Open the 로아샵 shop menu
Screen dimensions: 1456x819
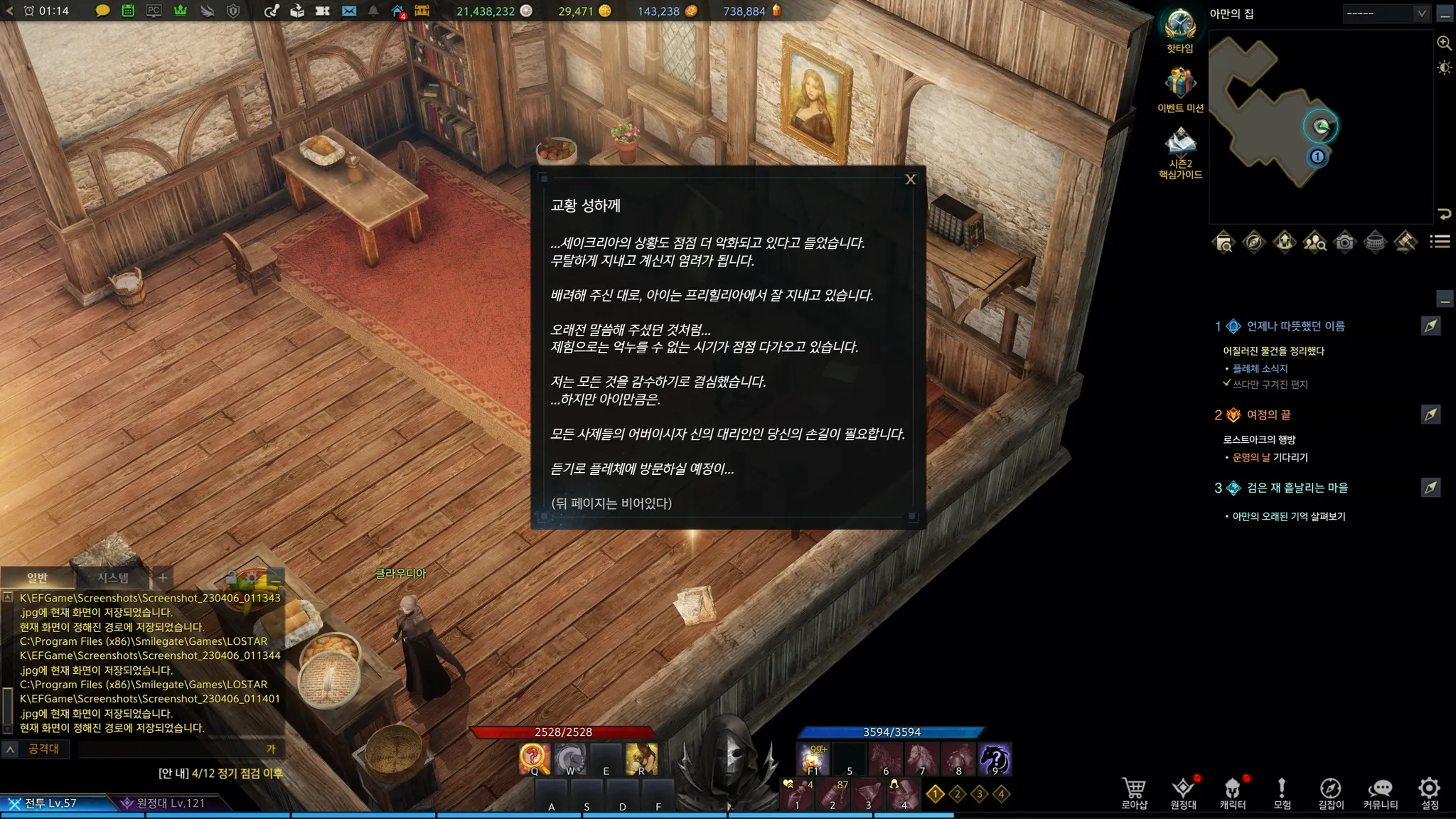click(1134, 792)
